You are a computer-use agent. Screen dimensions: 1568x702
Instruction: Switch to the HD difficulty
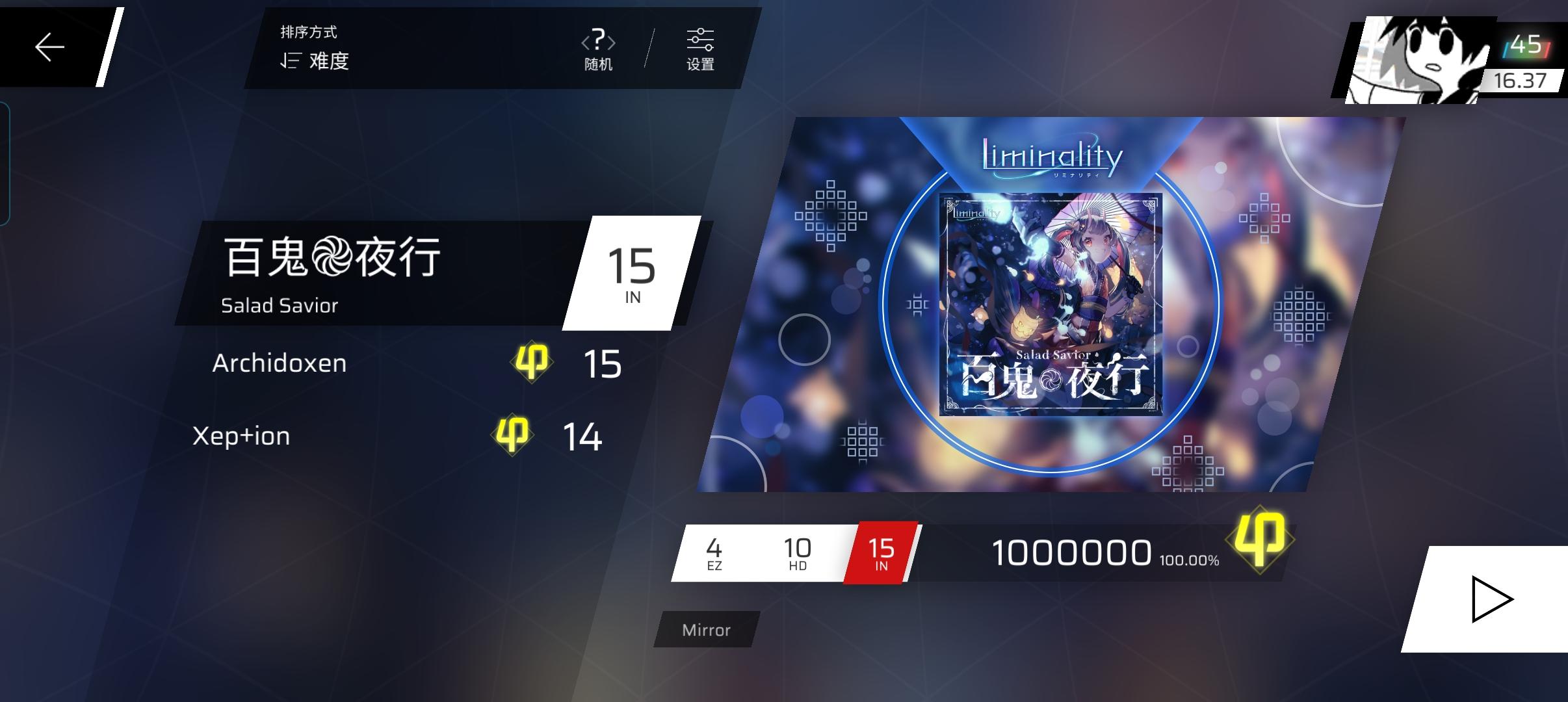[798, 552]
